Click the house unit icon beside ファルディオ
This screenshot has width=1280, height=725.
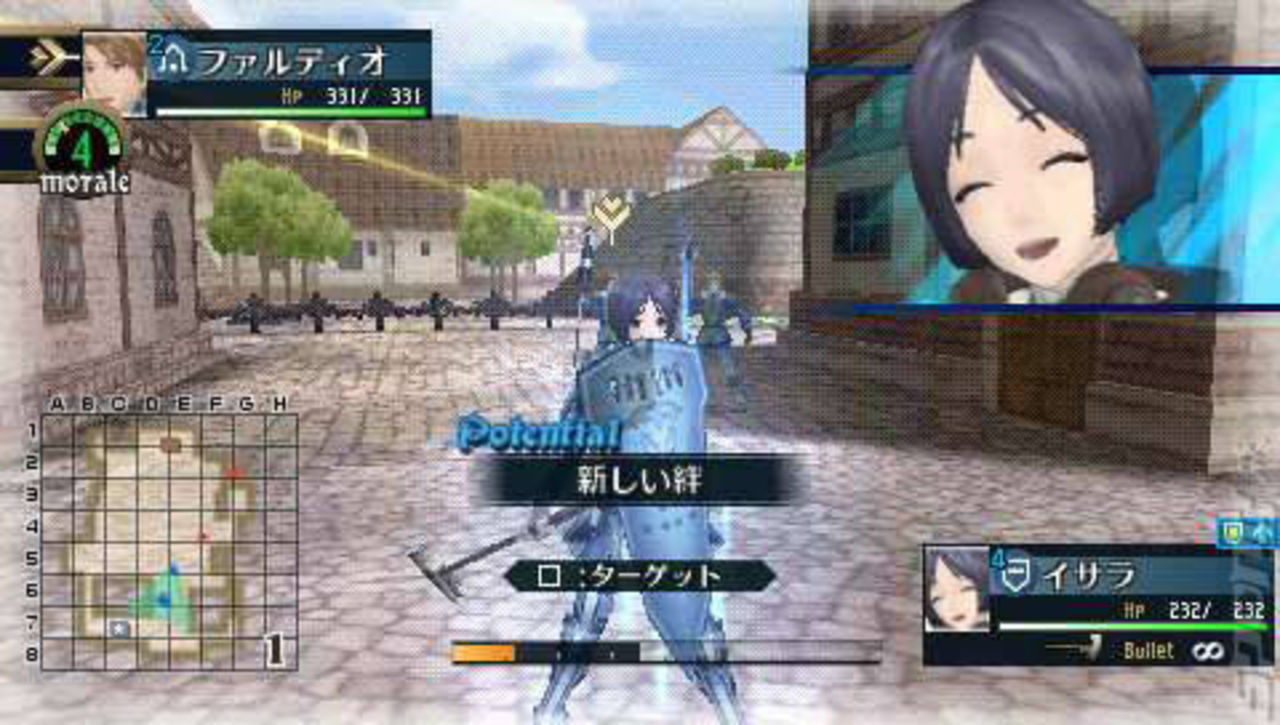point(173,58)
